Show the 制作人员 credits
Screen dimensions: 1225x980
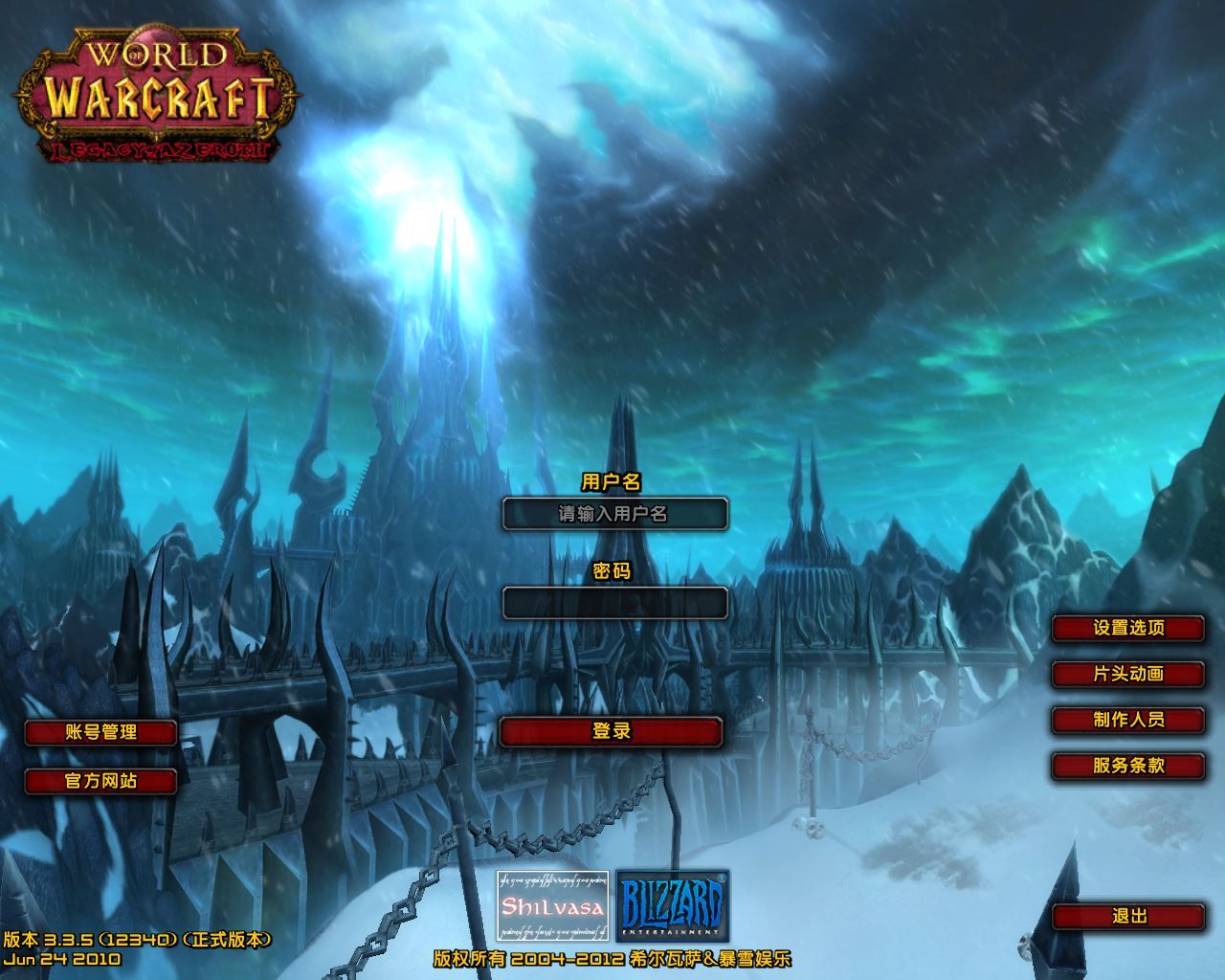click(x=1128, y=721)
